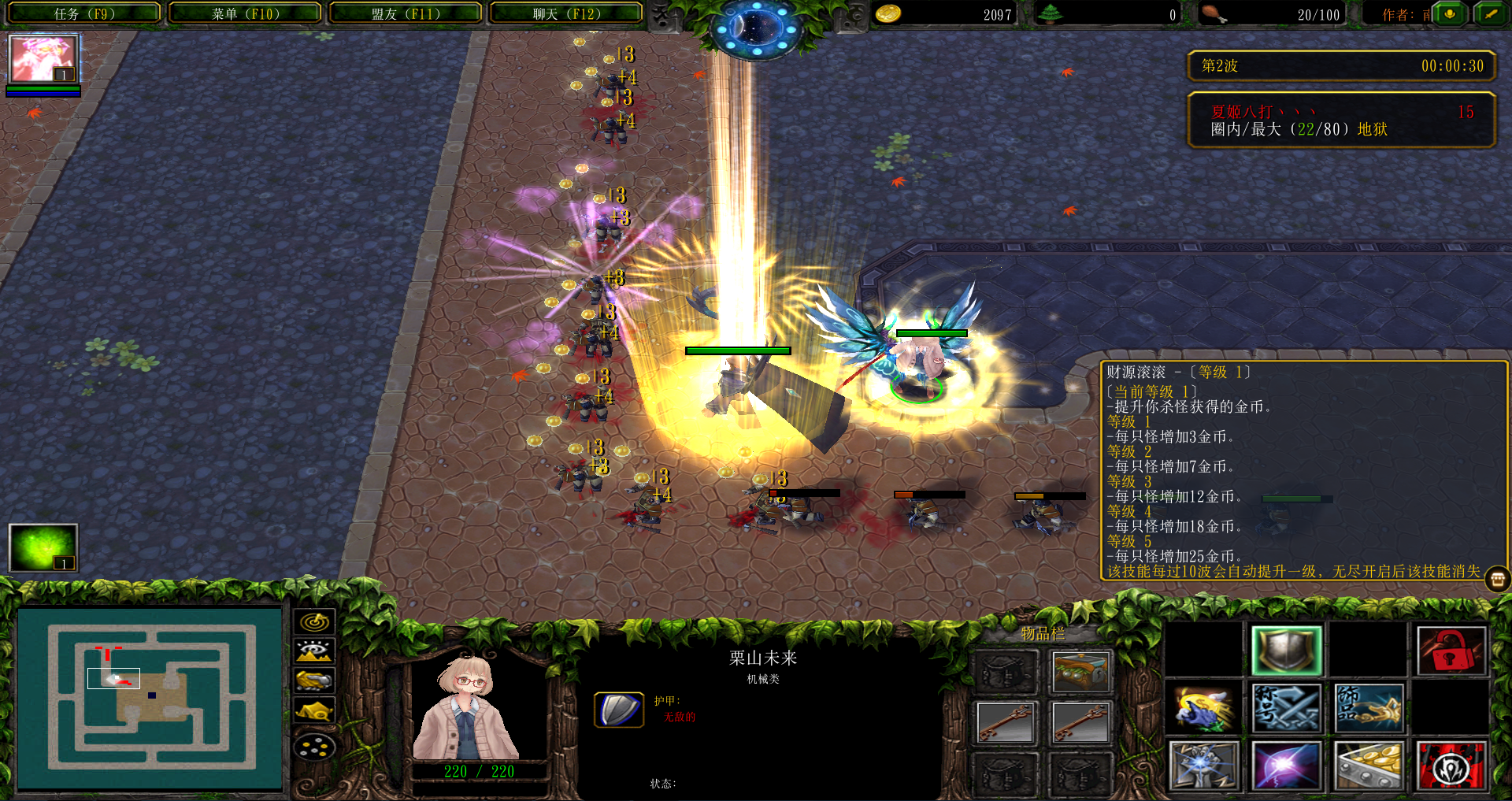Open the 饰品 accessories menu
The height and width of the screenshot is (801, 1512).
tap(1368, 707)
